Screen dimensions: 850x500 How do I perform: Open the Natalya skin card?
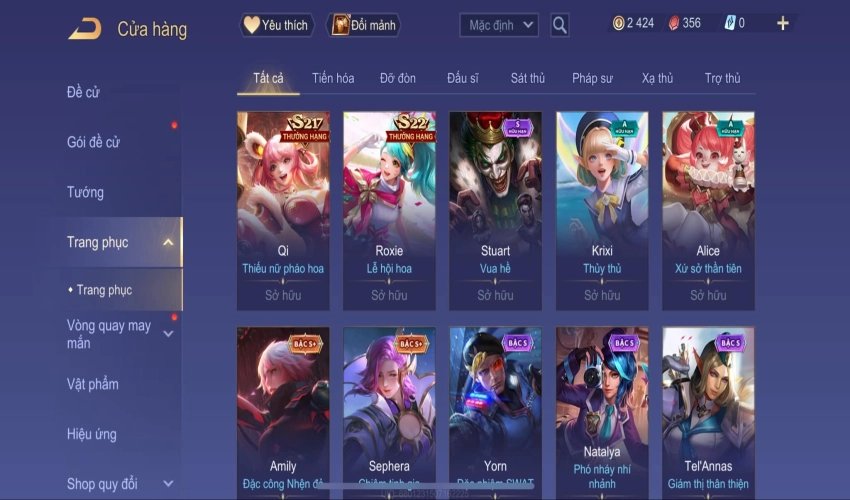click(x=602, y=410)
